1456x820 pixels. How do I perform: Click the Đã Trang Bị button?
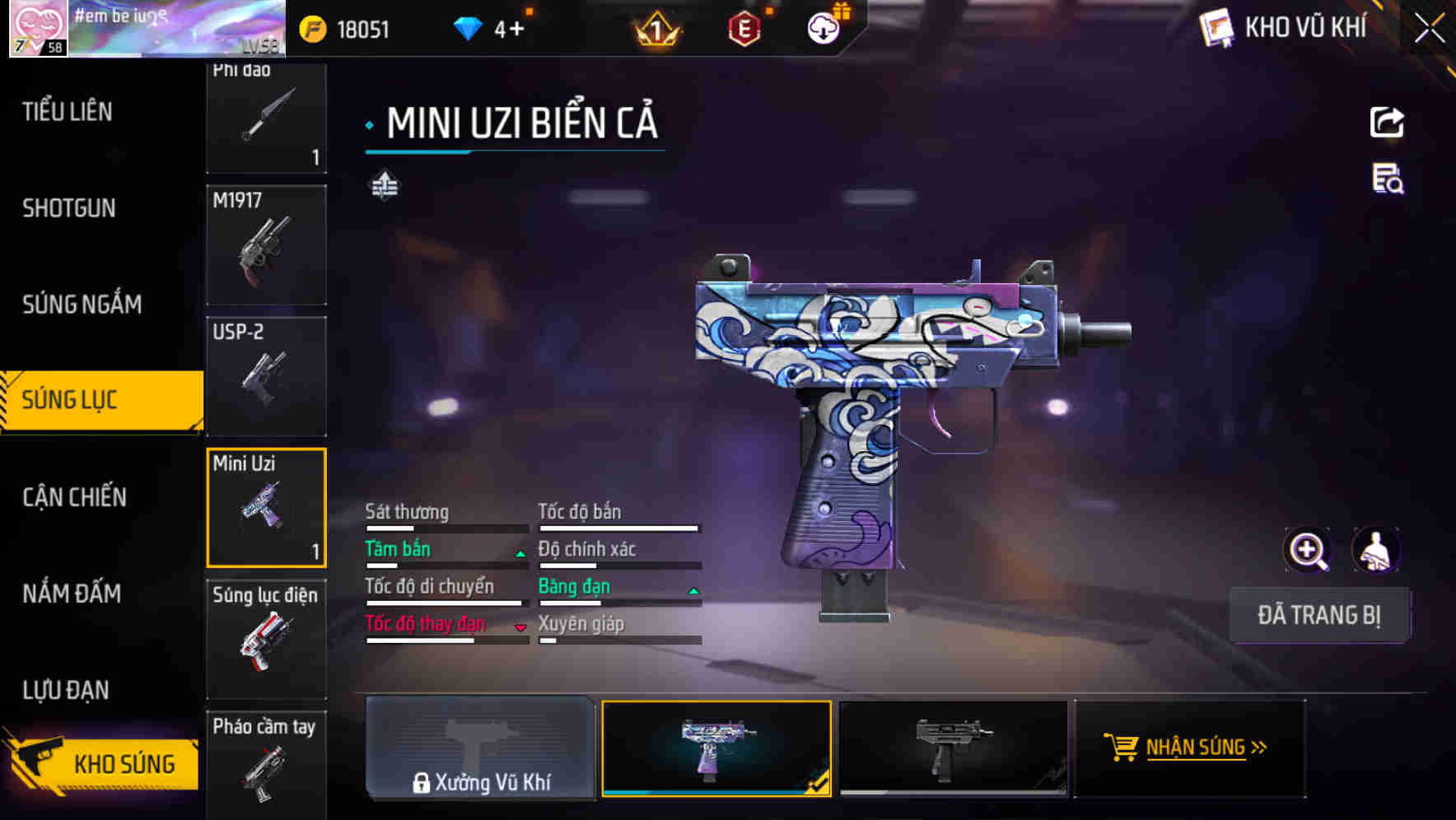point(1318,615)
